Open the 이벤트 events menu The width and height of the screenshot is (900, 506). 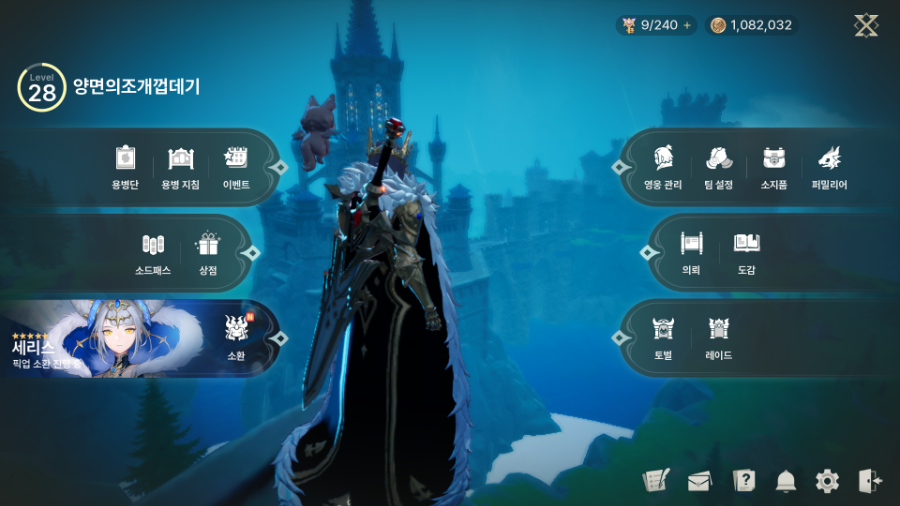[236, 166]
